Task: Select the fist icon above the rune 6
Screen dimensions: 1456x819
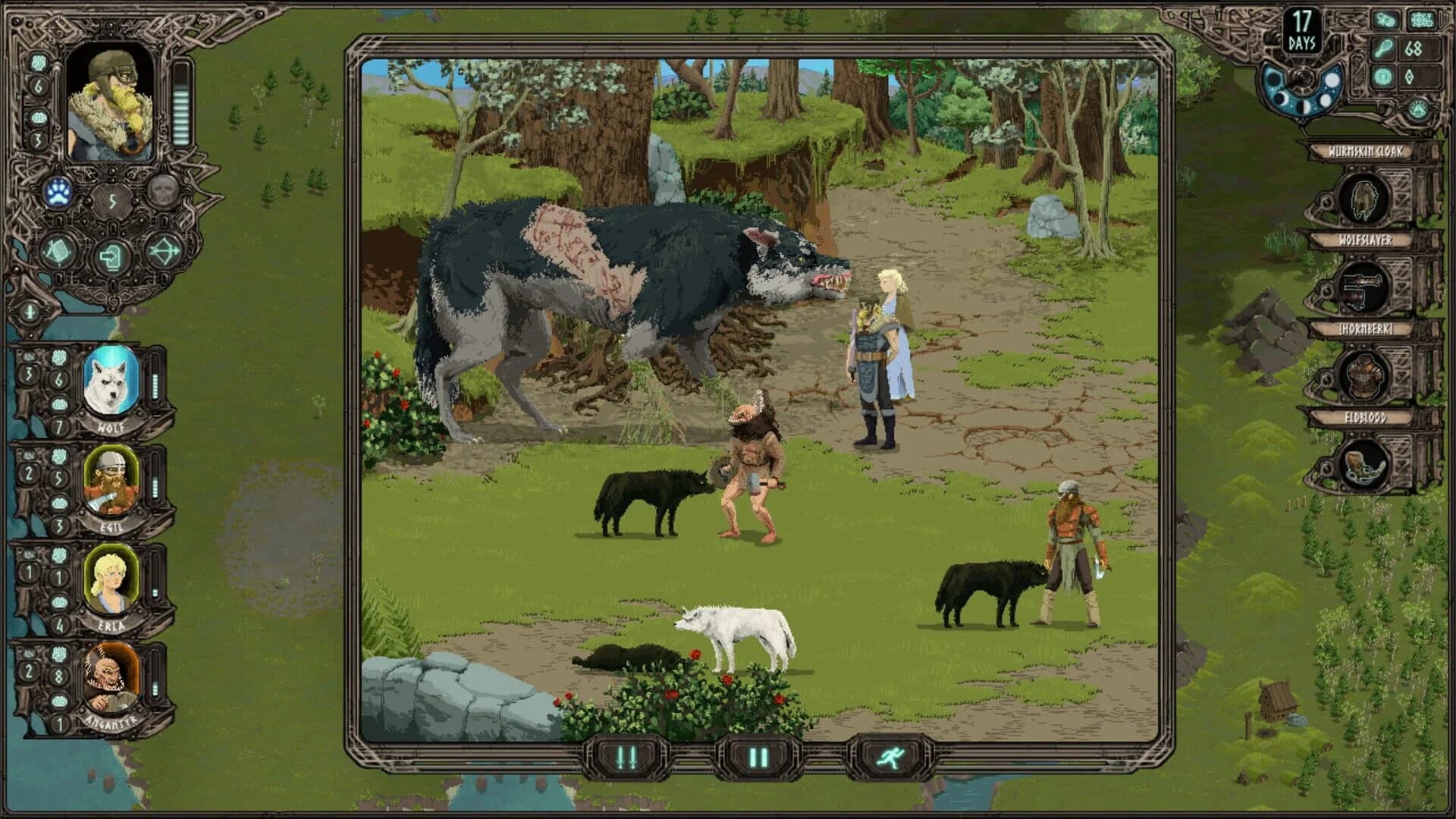Action: click(x=38, y=63)
